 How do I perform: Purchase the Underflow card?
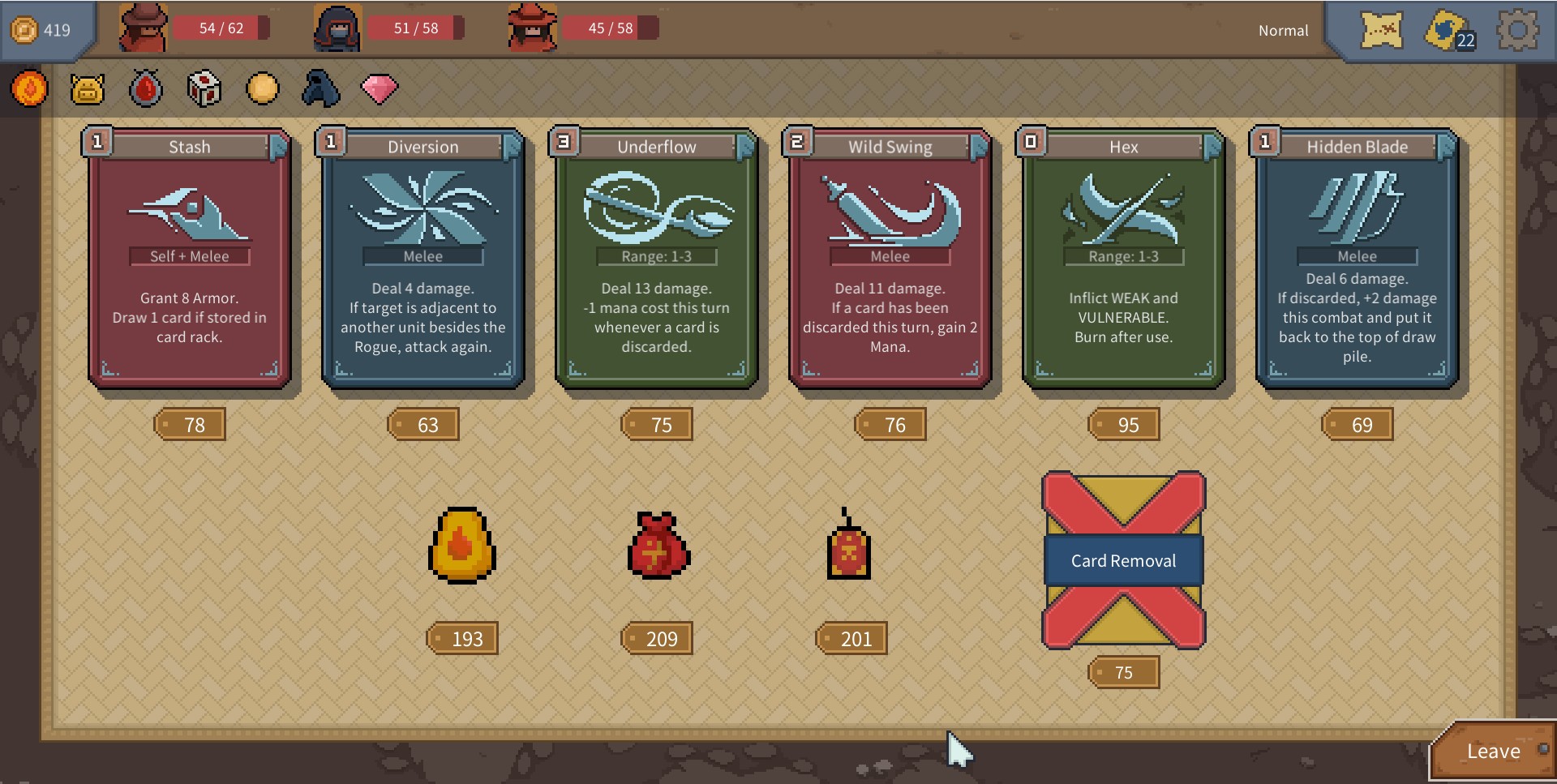[656, 258]
